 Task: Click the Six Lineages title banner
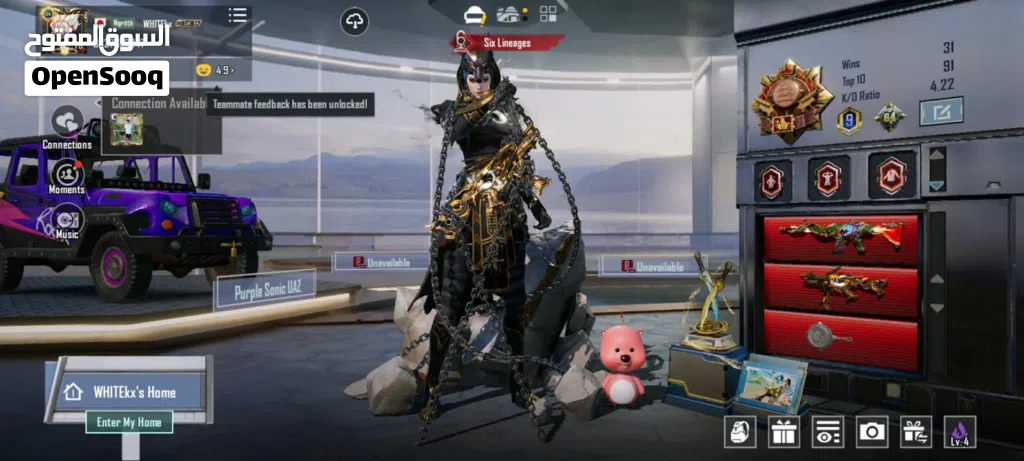coord(508,43)
